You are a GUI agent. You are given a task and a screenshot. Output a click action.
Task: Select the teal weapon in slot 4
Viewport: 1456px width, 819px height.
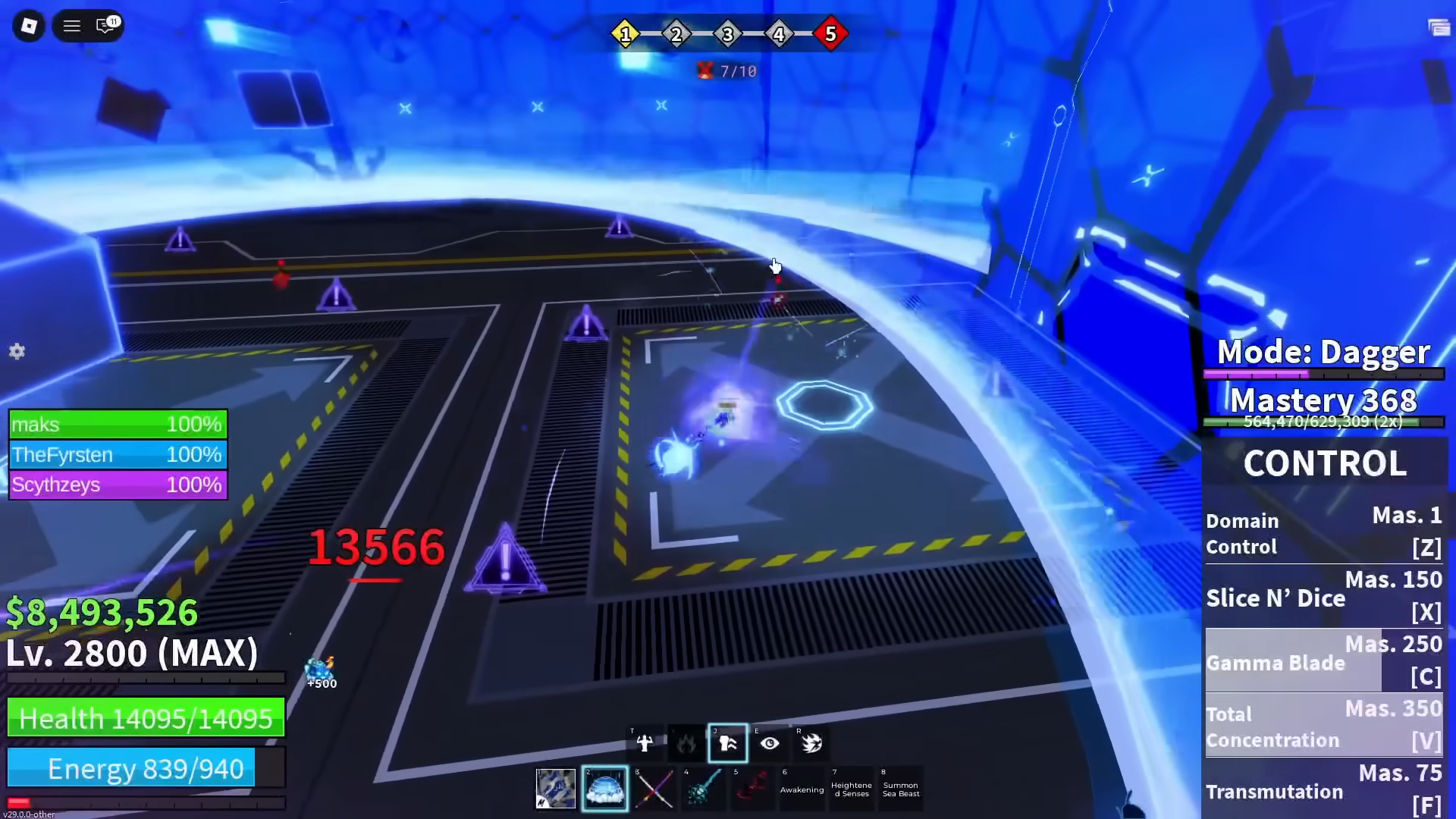point(703,789)
